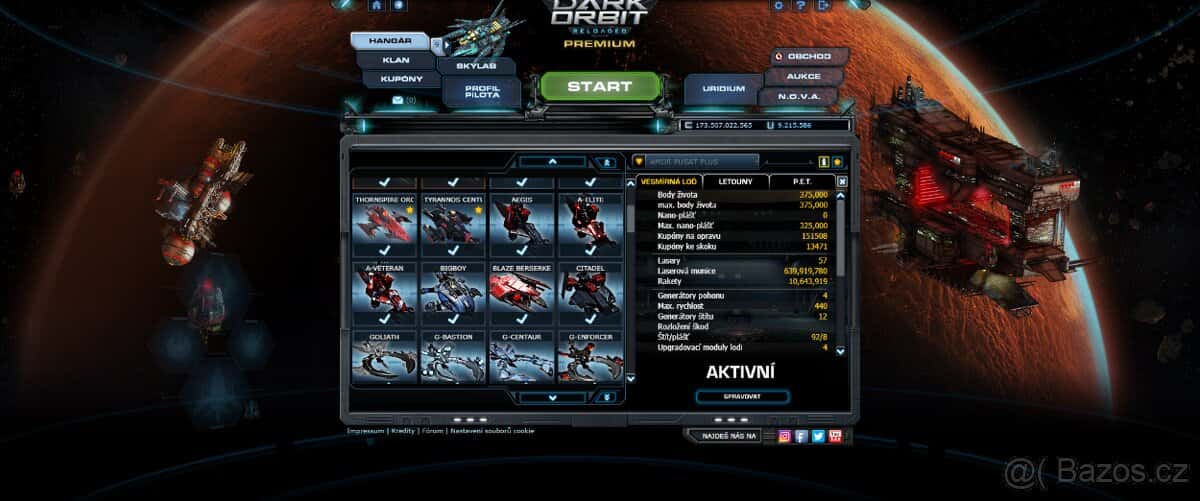Switch to the P.E.T. tab
The image size is (1200, 501).
802,181
